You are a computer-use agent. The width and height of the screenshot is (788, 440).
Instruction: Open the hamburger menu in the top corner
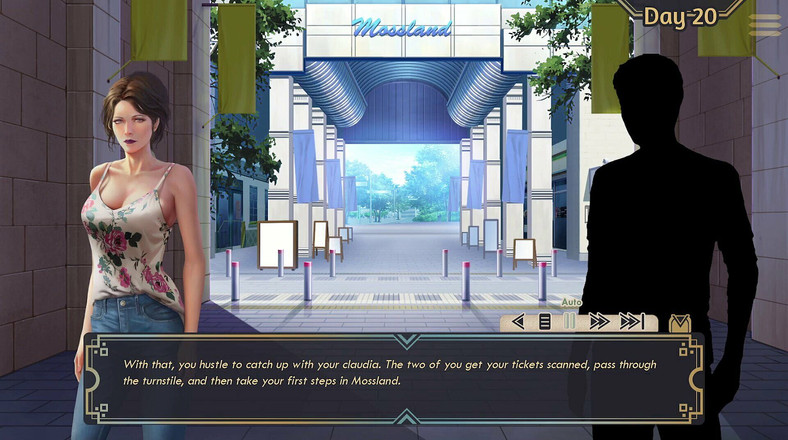point(765,27)
